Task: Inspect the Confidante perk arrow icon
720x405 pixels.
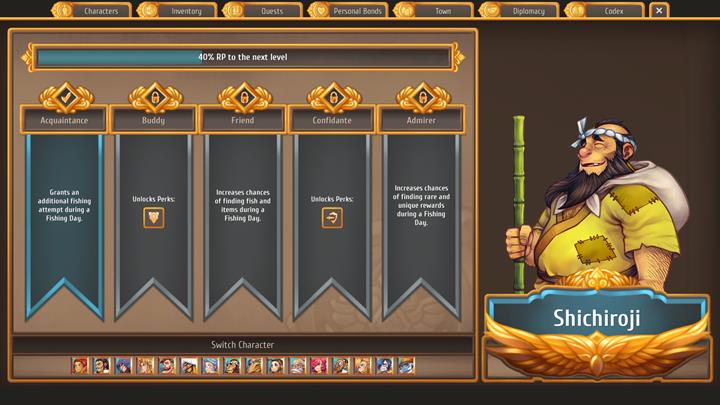Action: pyautogui.click(x=332, y=217)
